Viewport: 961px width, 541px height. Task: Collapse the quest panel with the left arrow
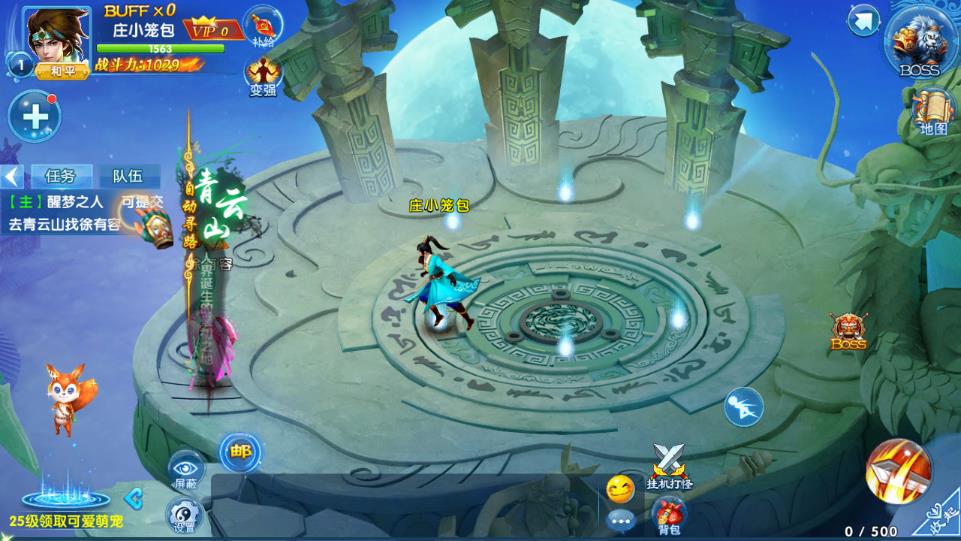click(x=11, y=177)
